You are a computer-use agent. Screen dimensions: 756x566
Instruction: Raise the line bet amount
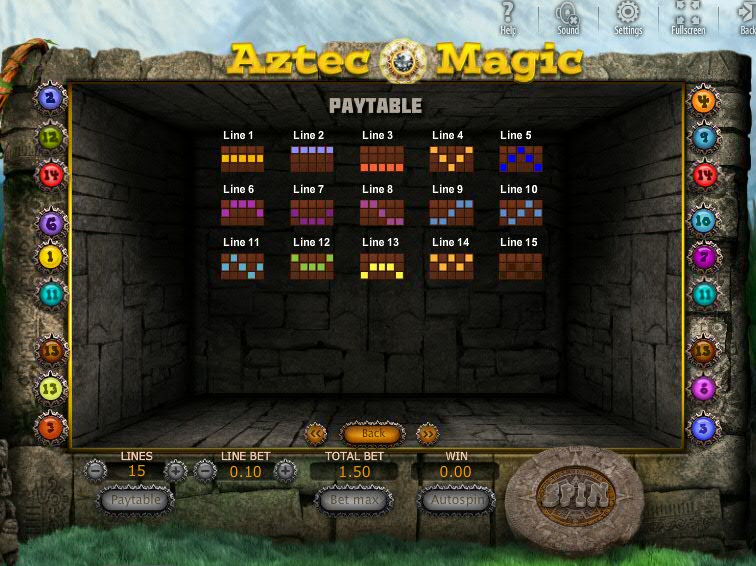pyautogui.click(x=285, y=470)
